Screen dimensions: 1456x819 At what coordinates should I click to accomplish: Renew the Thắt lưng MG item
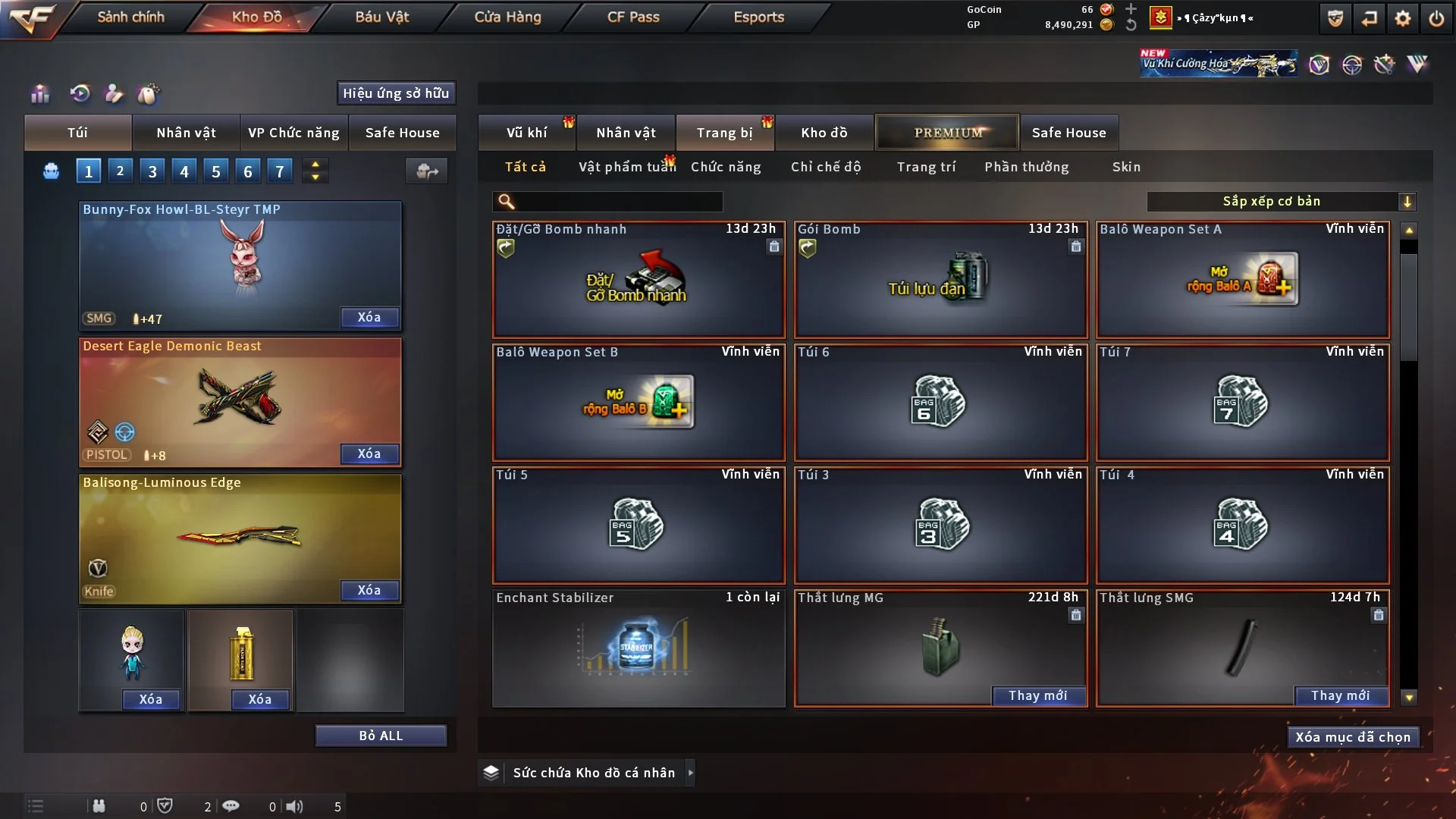[1037, 695]
